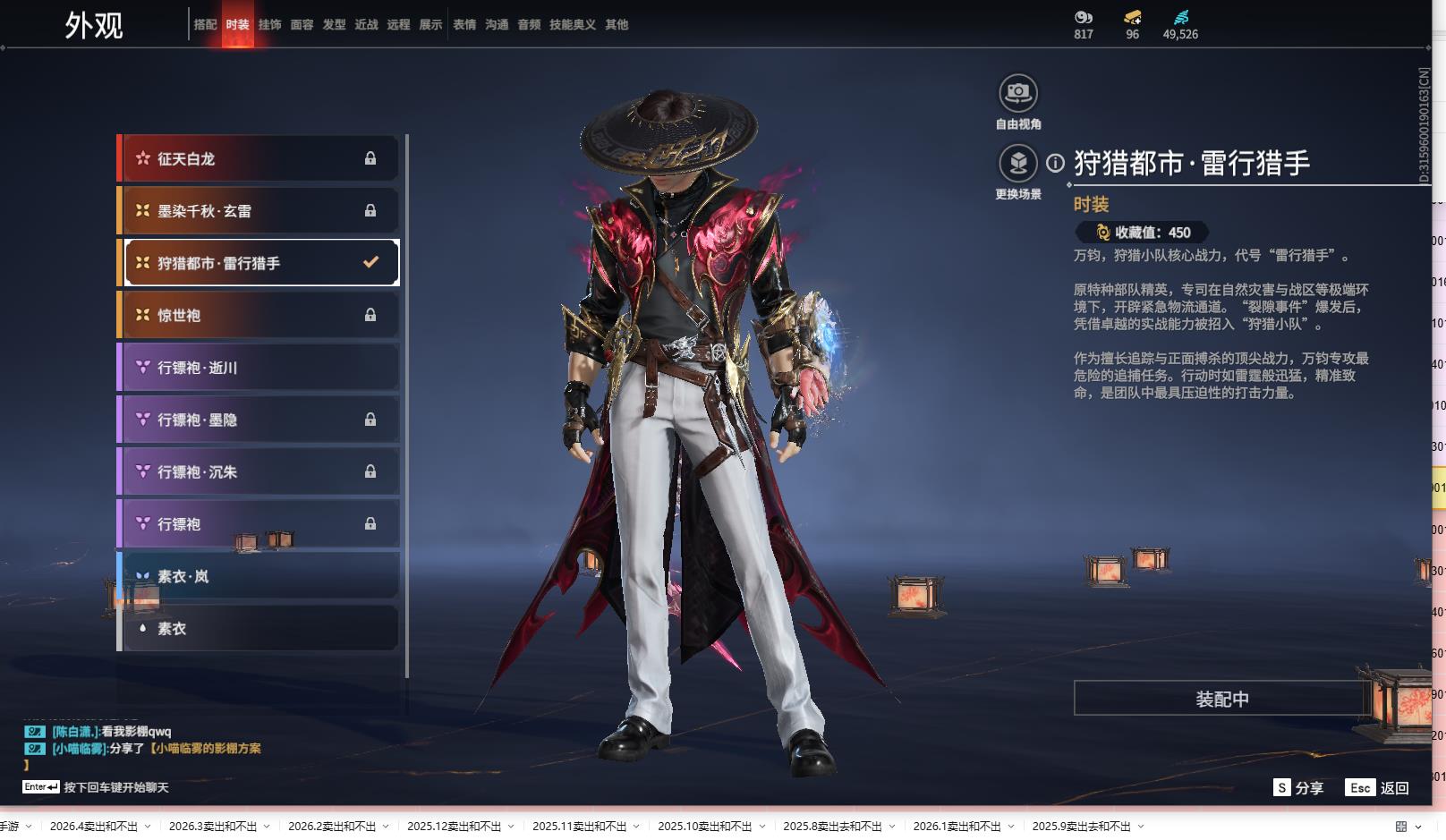Share the outfit with 分享
This screenshot has width=1446, height=840.
coord(1298,787)
